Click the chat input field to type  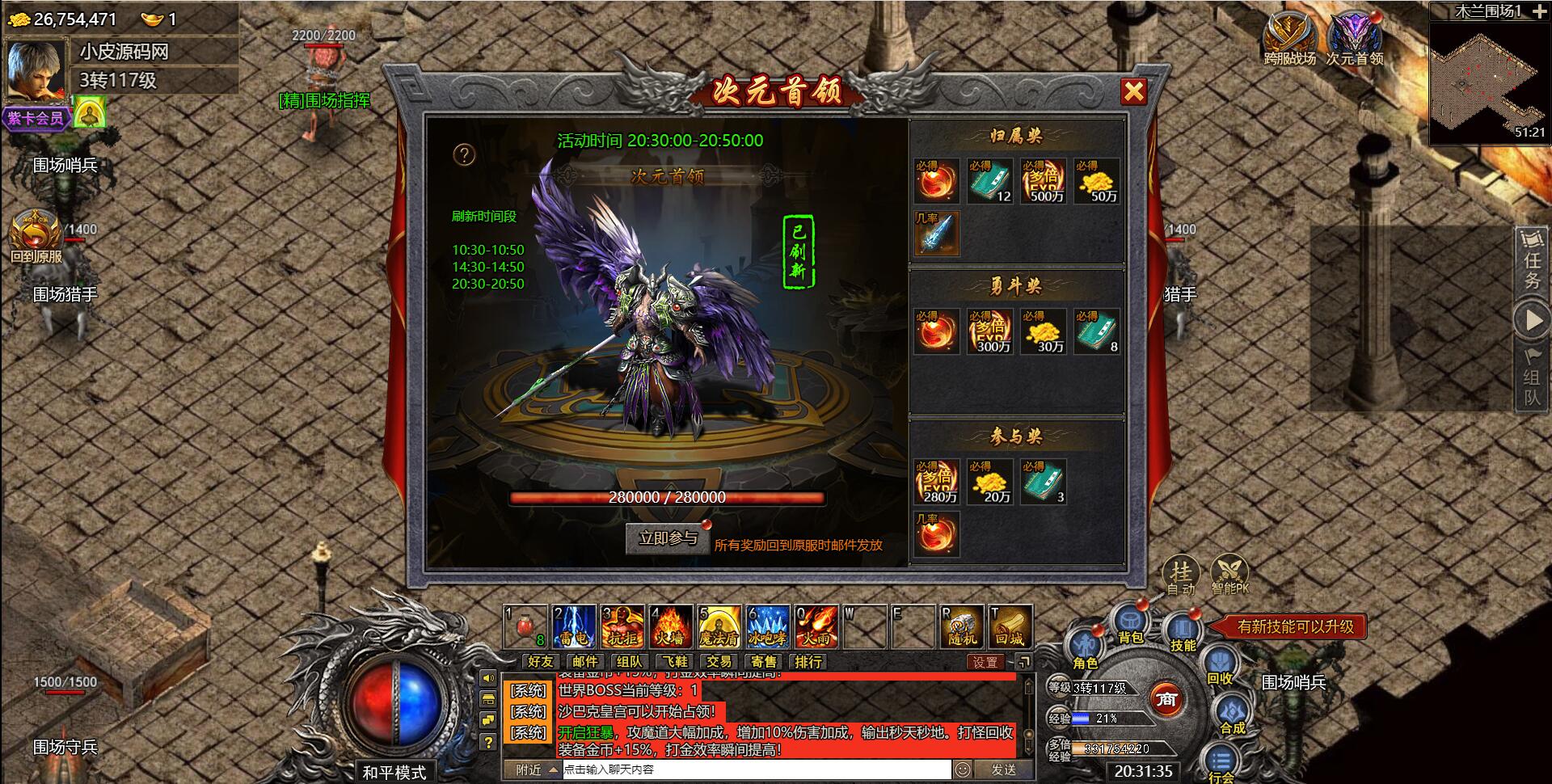[752, 770]
